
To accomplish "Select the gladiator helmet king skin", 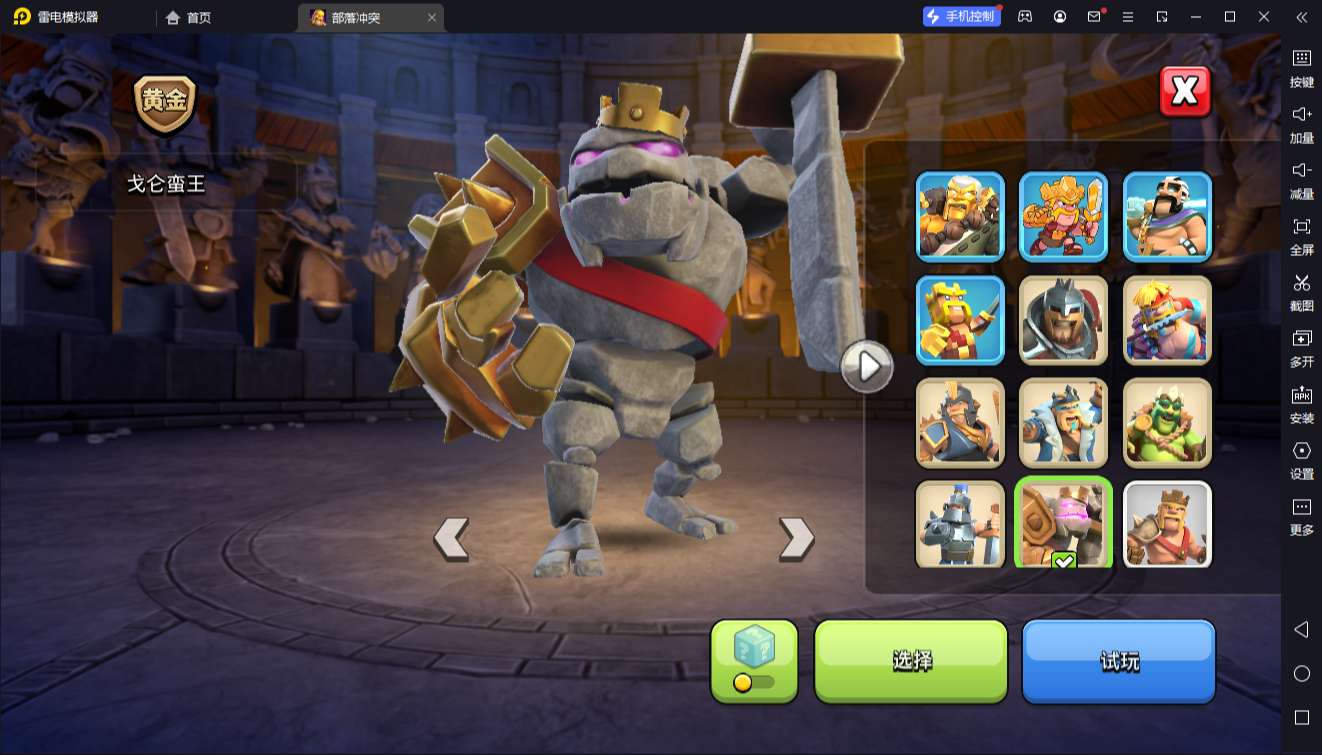I will (x=1063, y=319).
